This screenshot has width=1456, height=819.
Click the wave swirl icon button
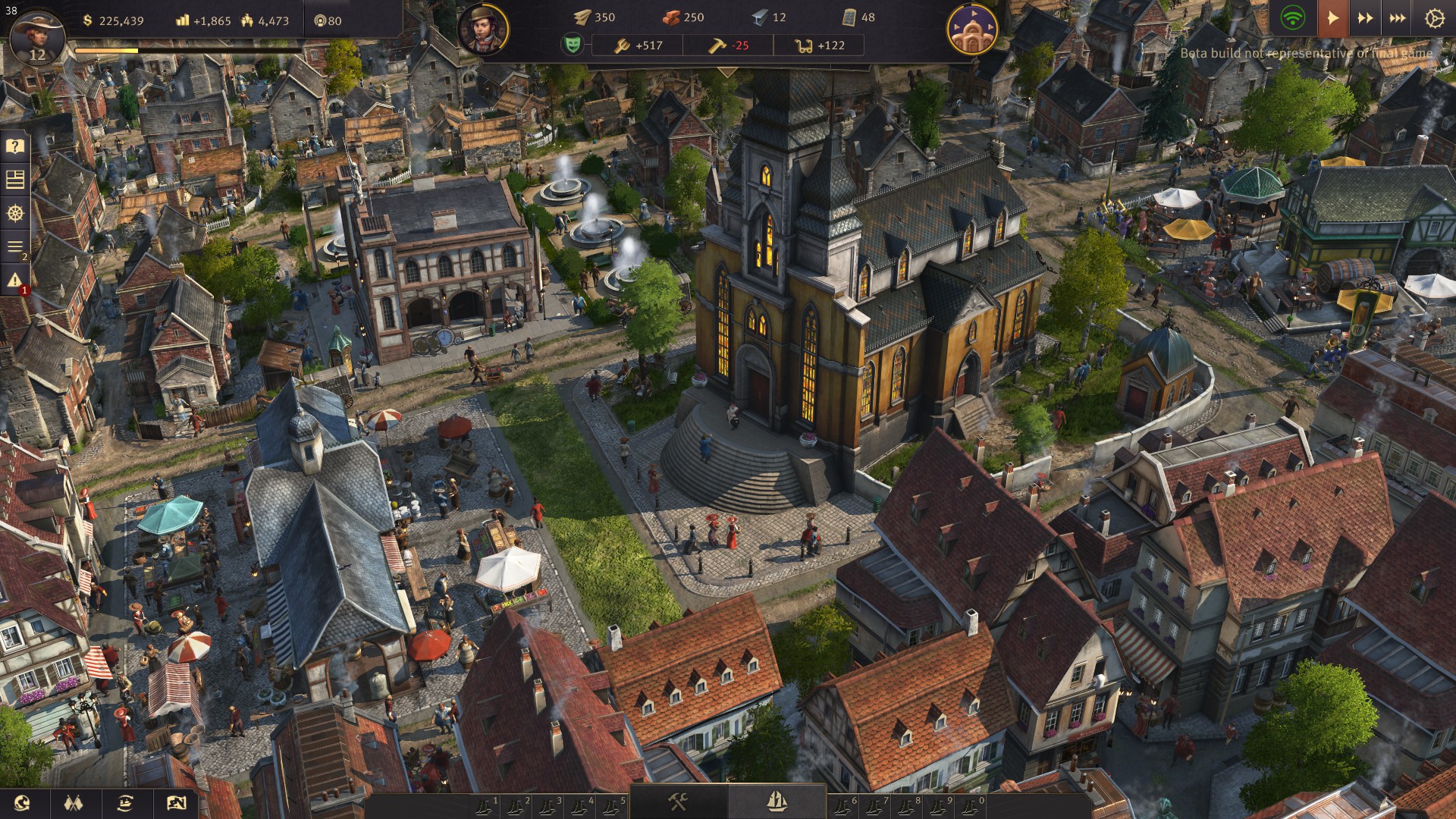(x=22, y=802)
